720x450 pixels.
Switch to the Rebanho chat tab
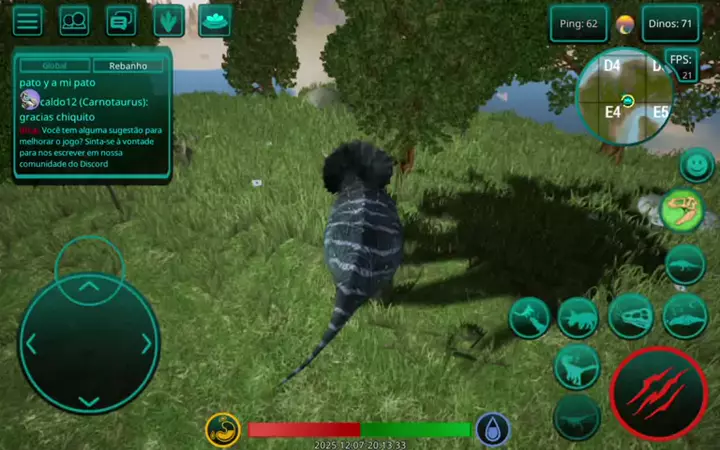[128, 65]
